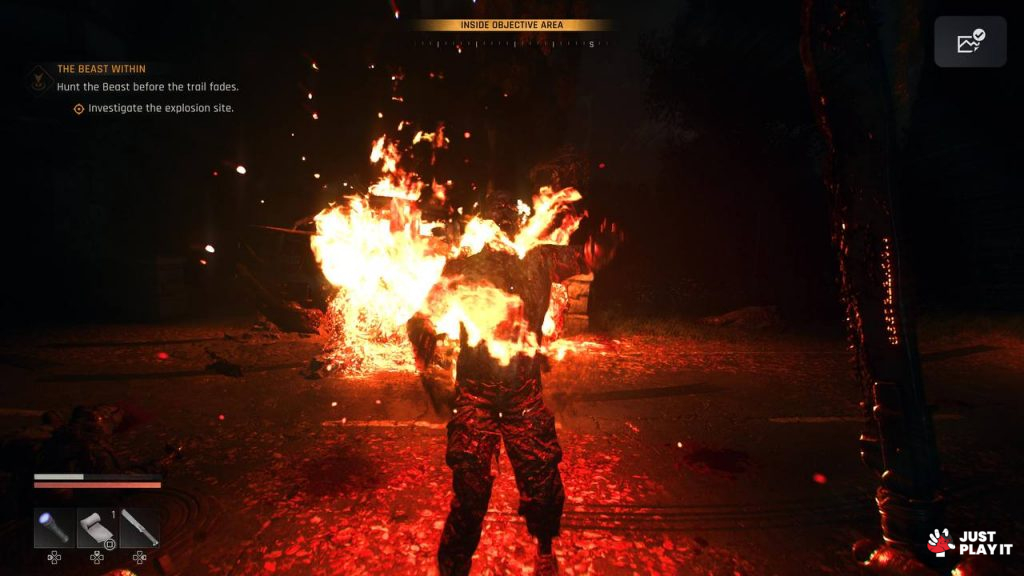
Task: Use the bandage item slot
Action: tap(97, 528)
